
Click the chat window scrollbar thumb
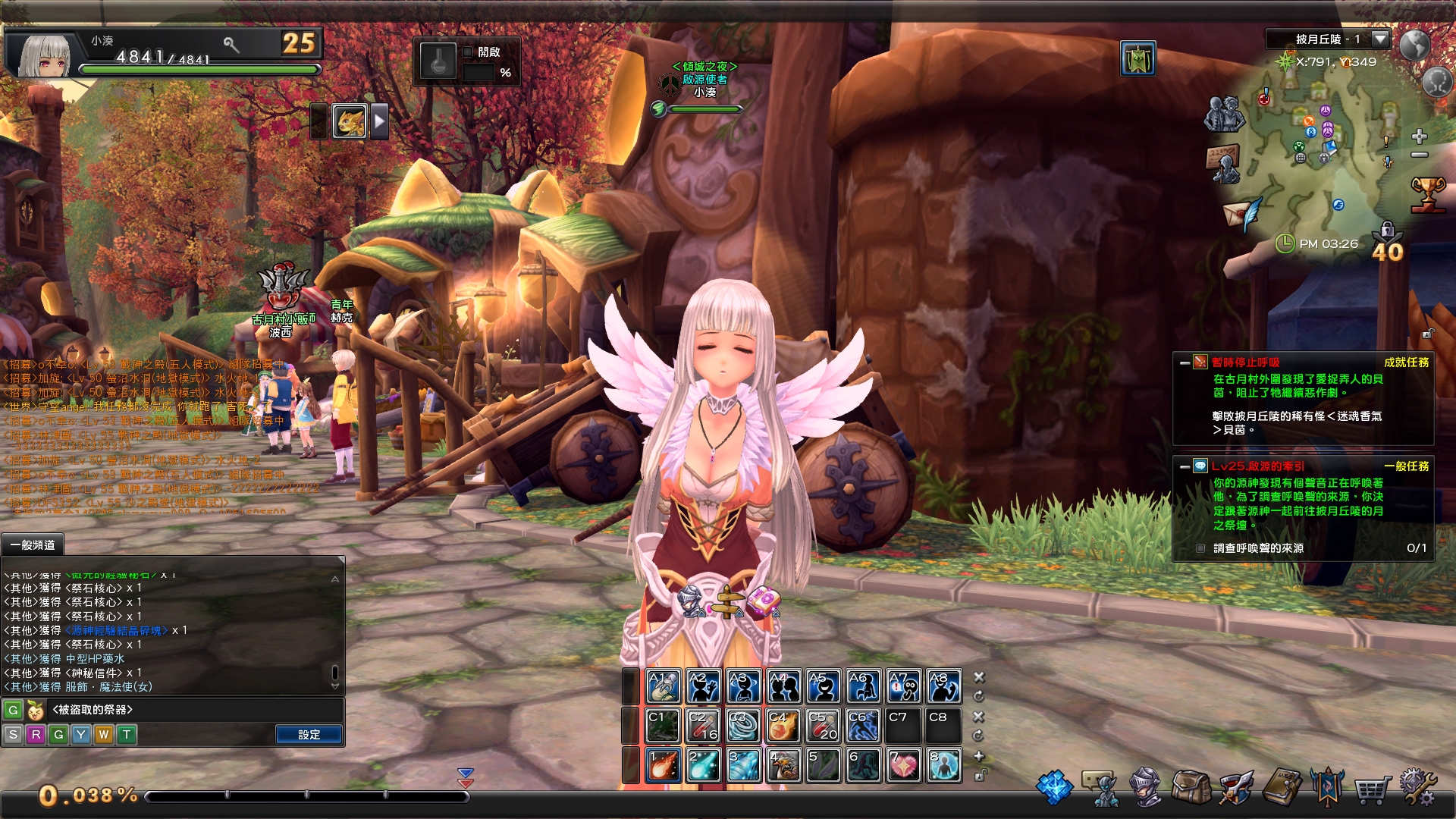pyautogui.click(x=334, y=667)
